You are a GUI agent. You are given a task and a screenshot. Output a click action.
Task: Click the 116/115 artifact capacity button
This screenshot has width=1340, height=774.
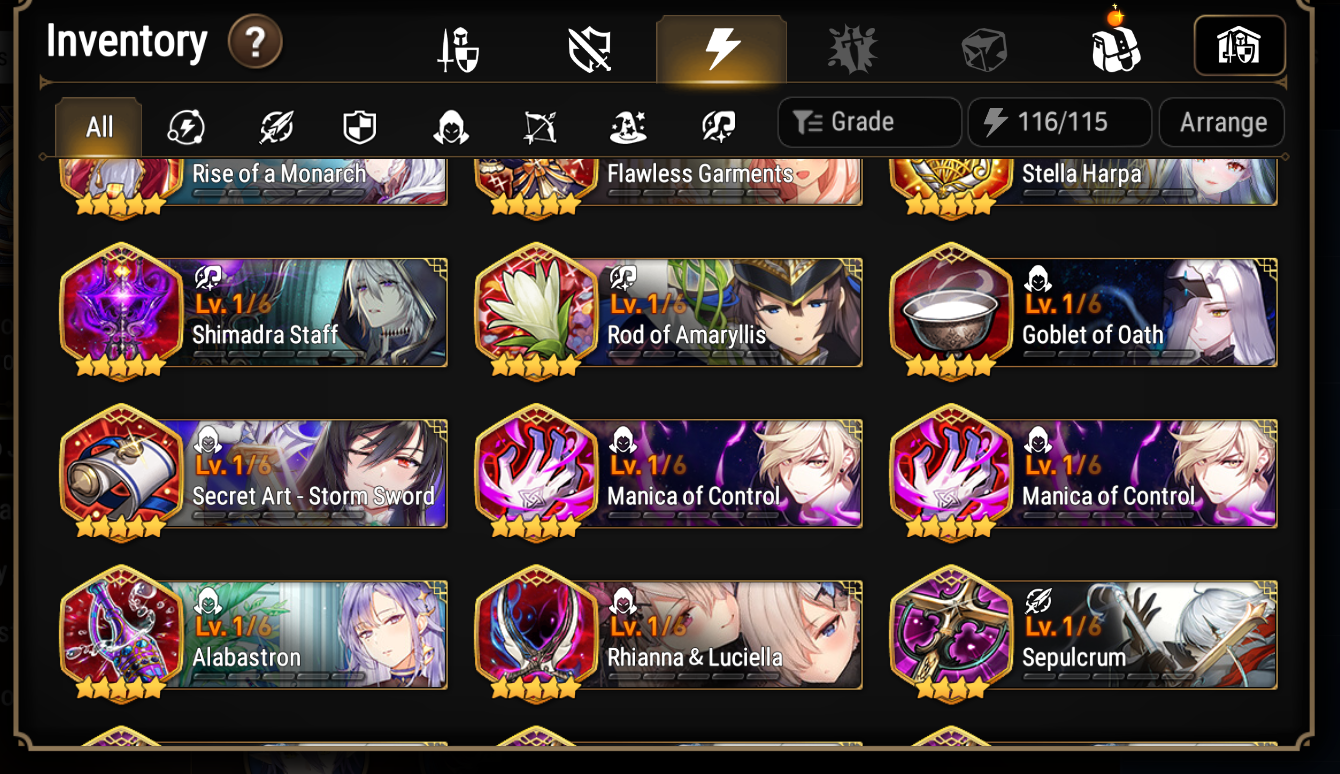[1060, 122]
